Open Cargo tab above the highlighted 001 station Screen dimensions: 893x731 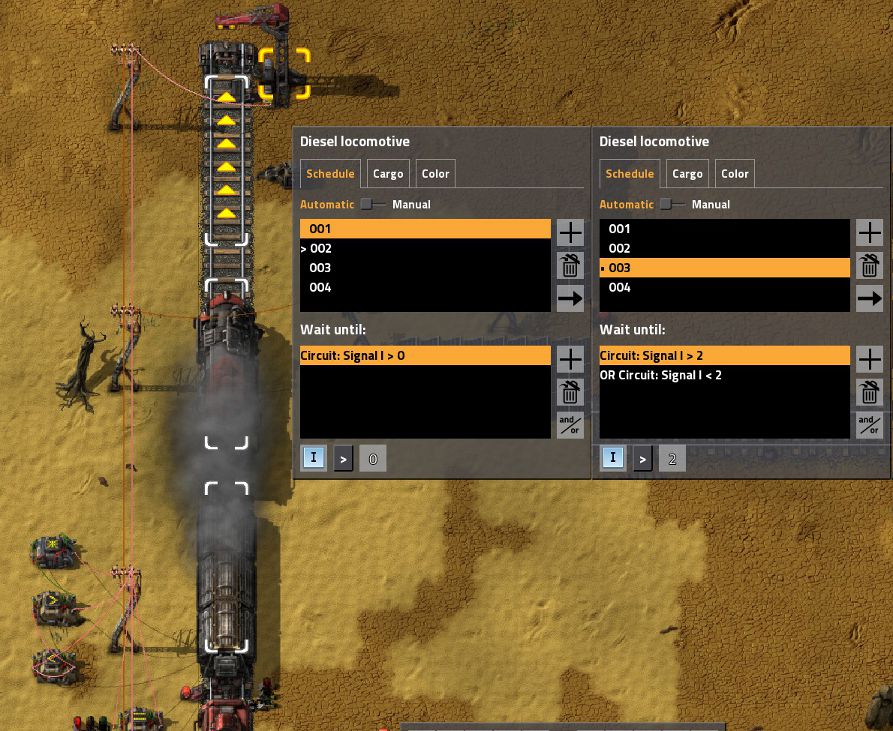click(x=388, y=174)
